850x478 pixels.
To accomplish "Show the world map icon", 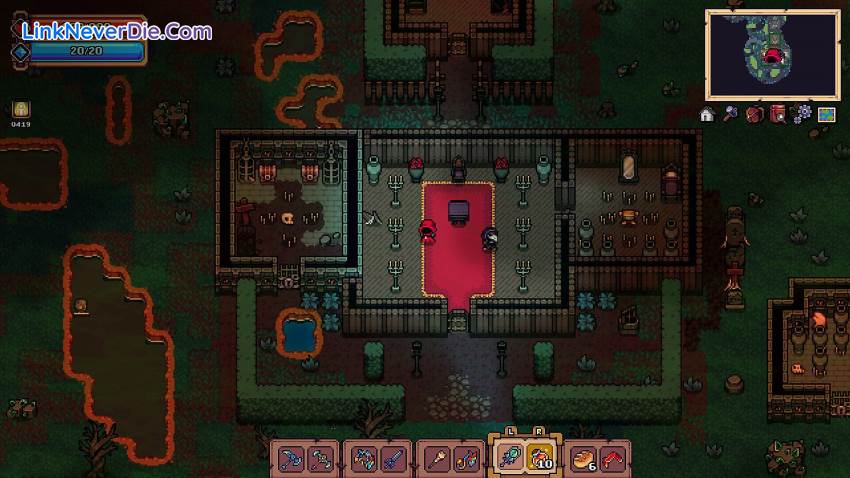I will [827, 114].
